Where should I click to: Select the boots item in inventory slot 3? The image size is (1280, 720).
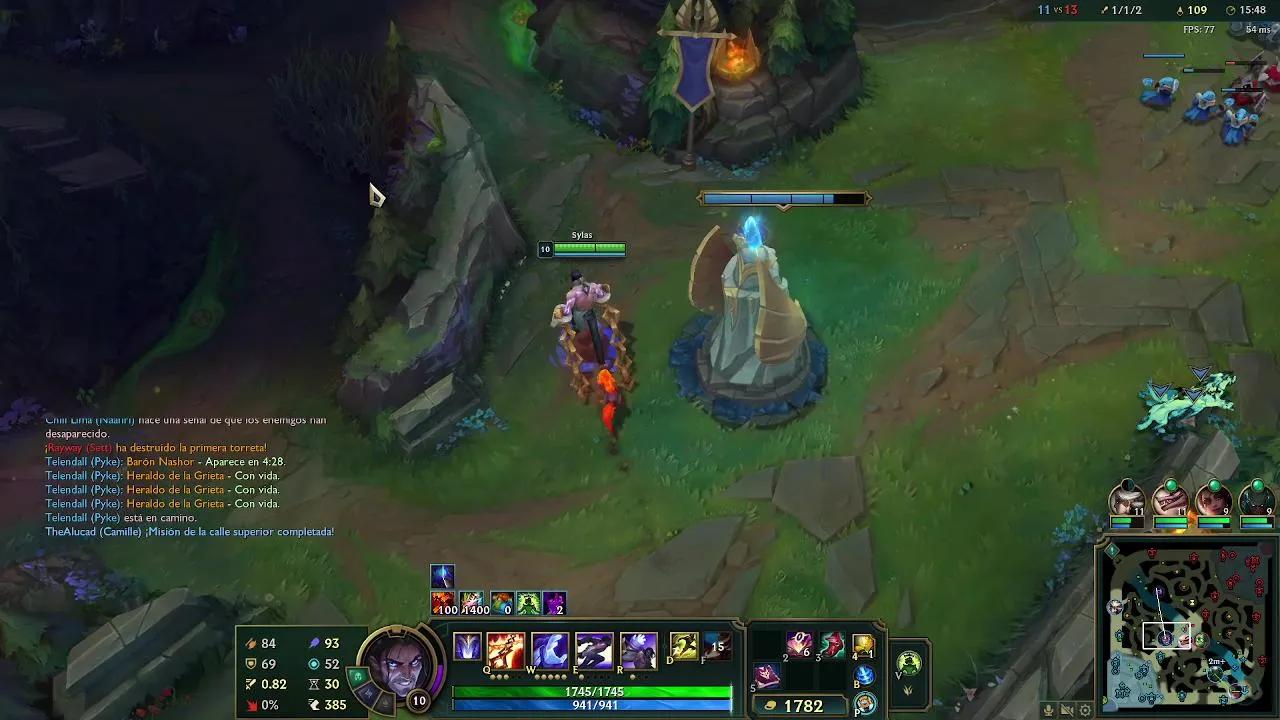tap(831, 644)
